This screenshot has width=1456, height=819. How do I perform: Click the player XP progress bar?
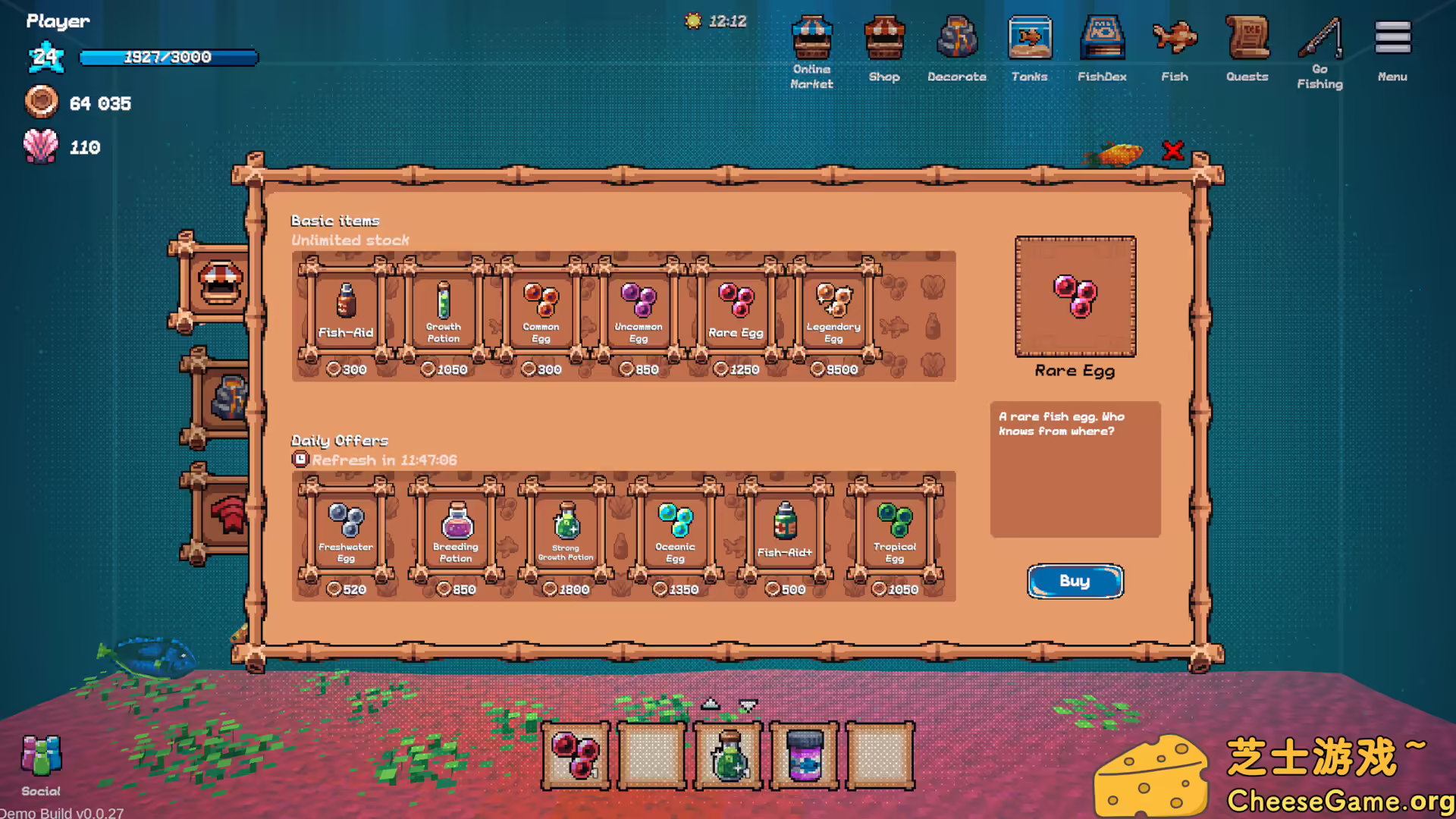[x=168, y=56]
